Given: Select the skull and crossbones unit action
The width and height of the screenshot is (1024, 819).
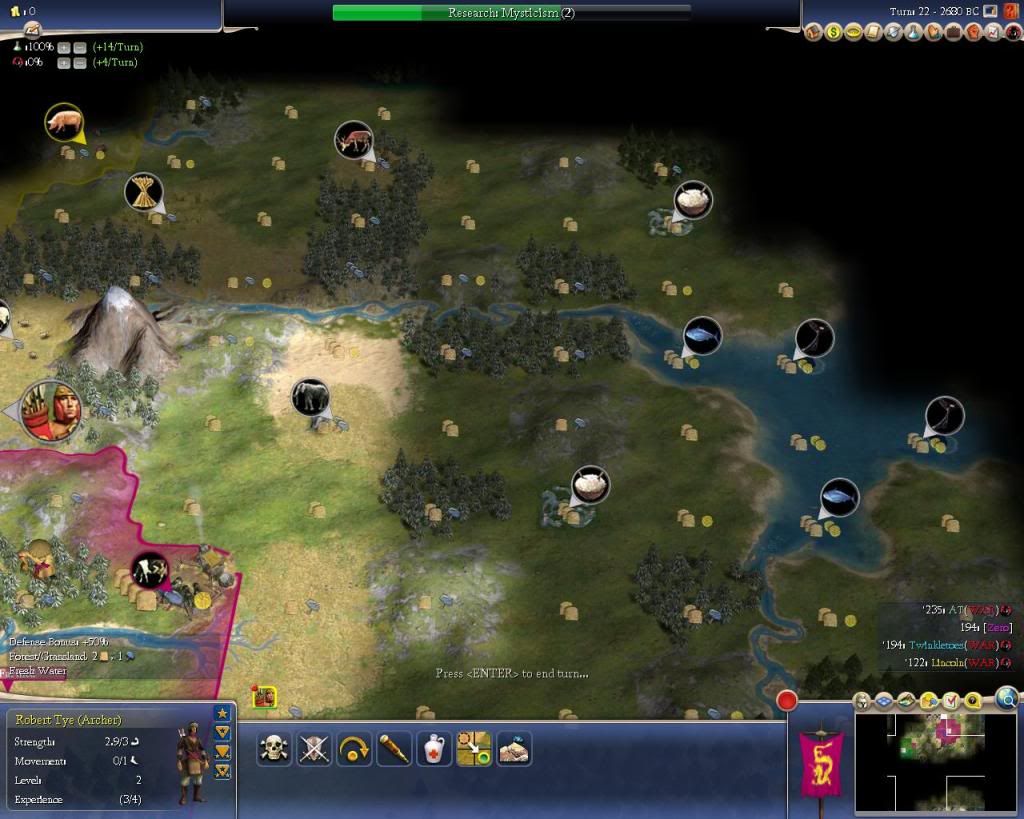Looking at the screenshot, I should pyautogui.click(x=275, y=749).
